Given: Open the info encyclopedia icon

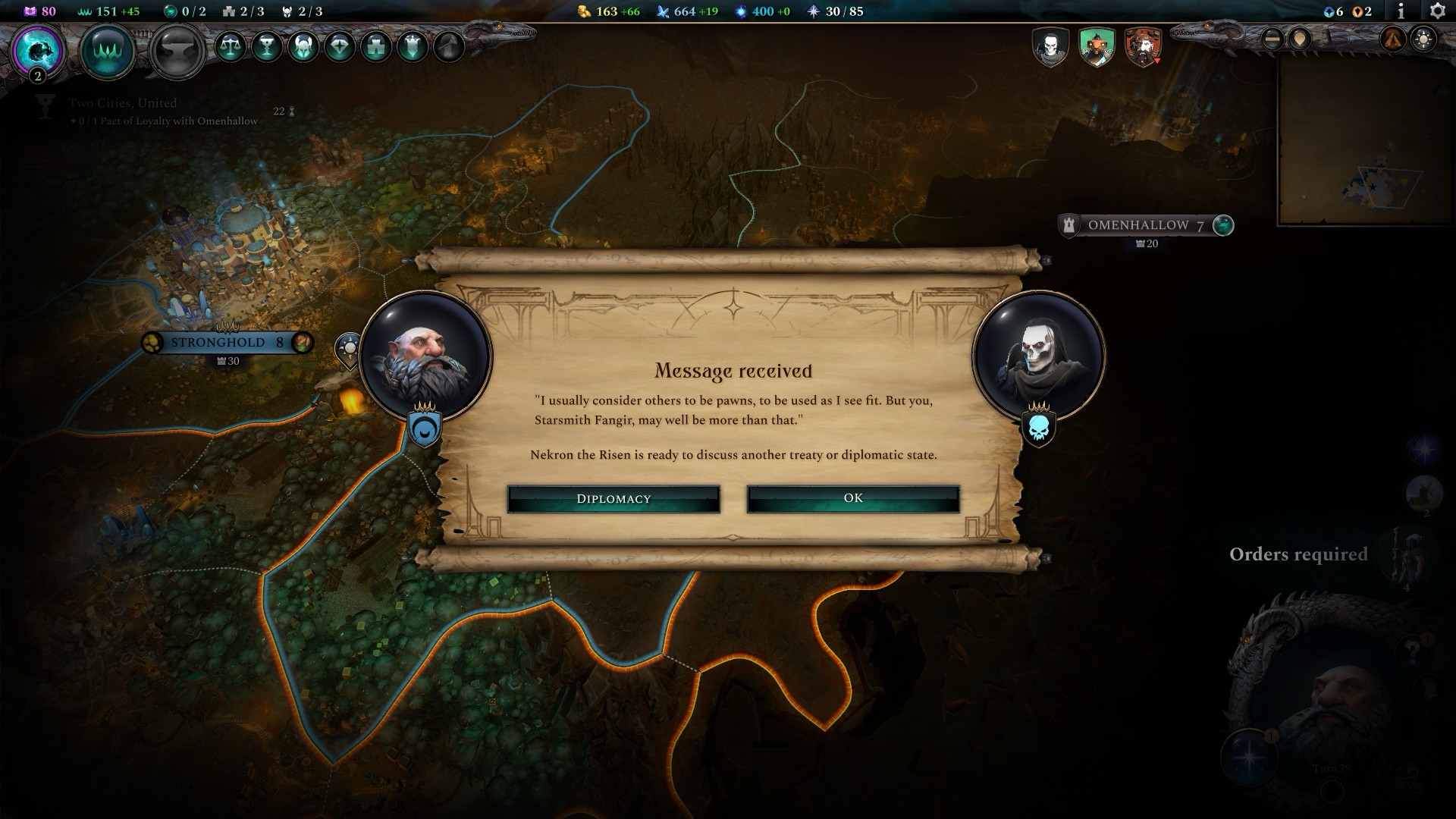Looking at the screenshot, I should click(1401, 11).
